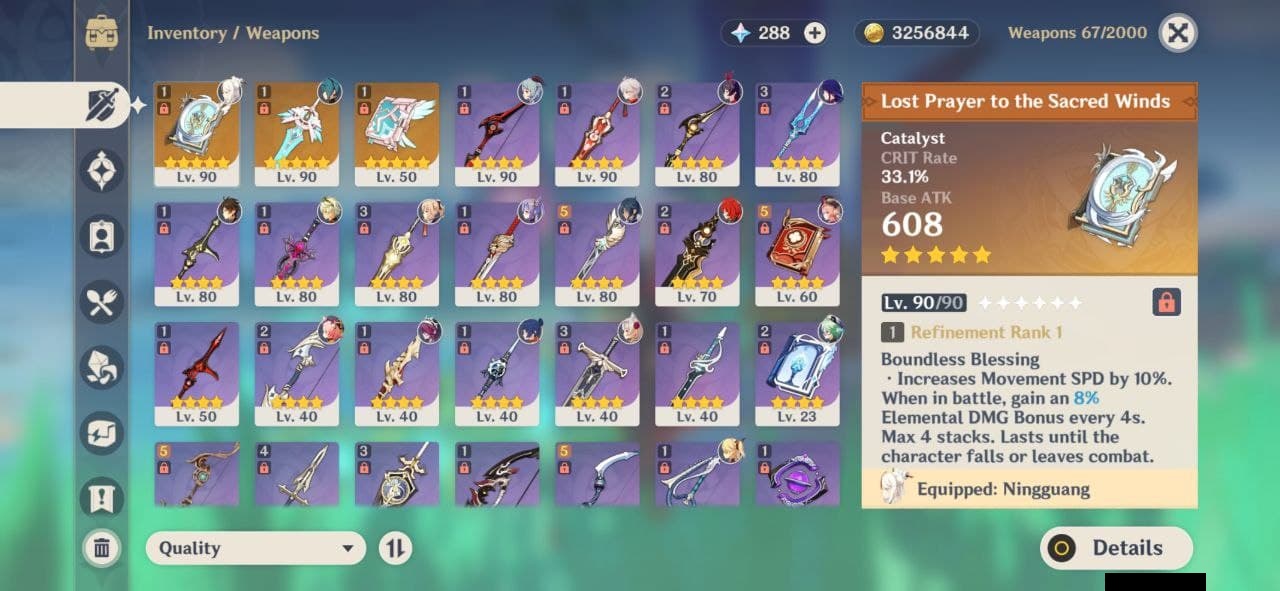
Task: Switch to the Quest items tab
Action: (102, 496)
